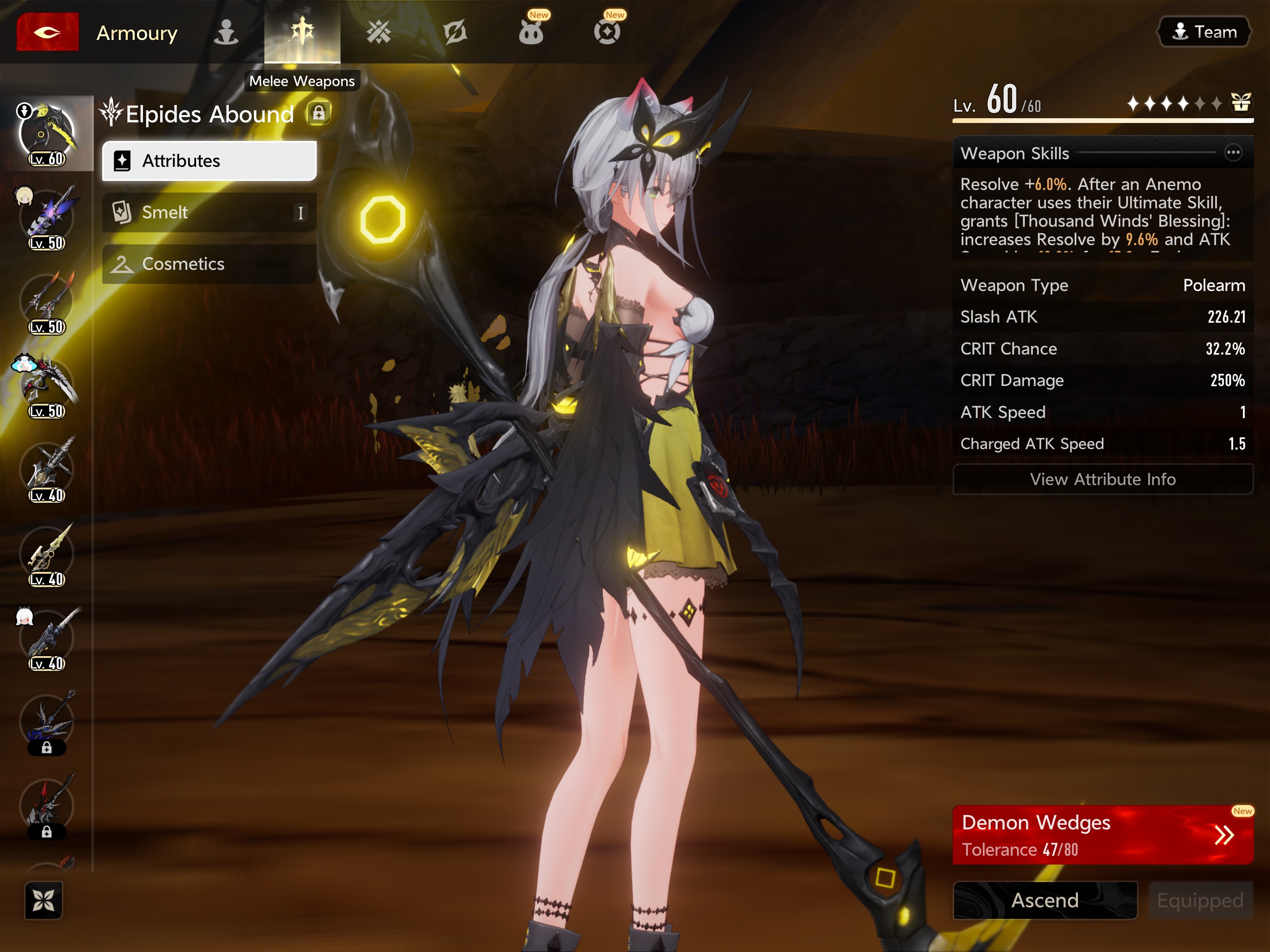Screen dimensions: 1270x952
Task: Click the red back button
Action: tap(48, 32)
